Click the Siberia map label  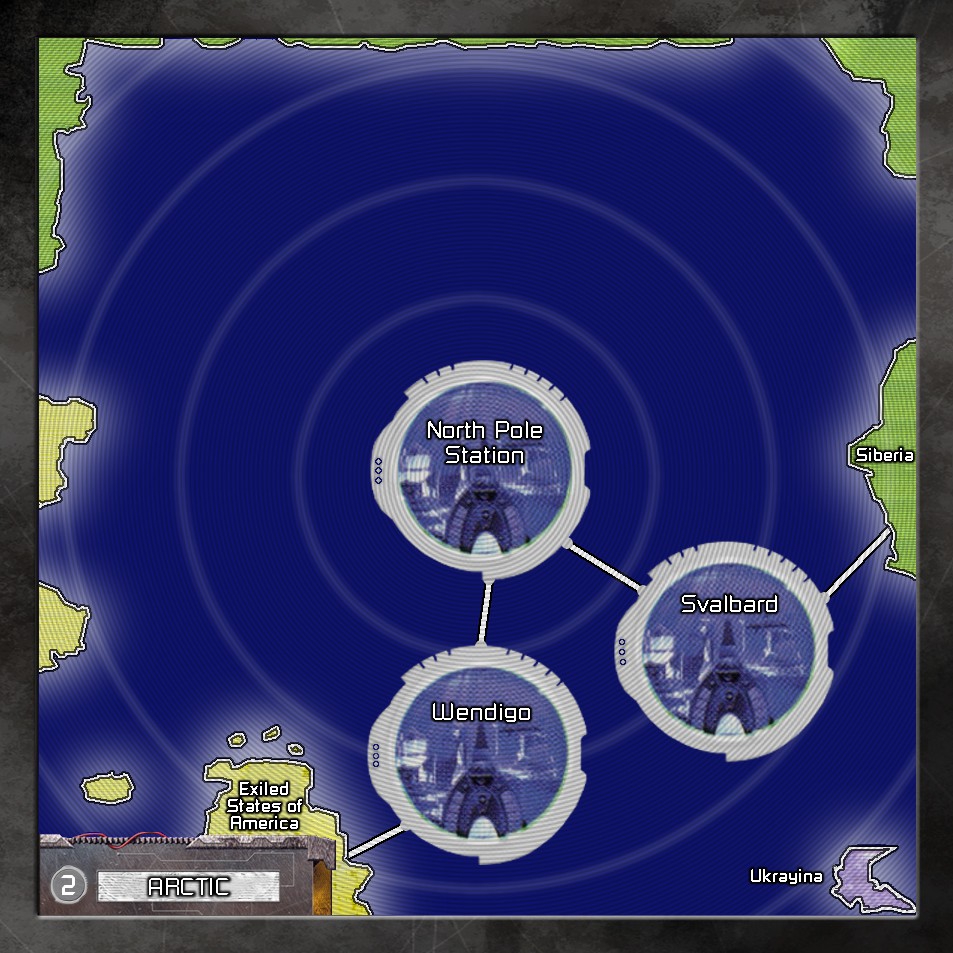pyautogui.click(x=884, y=455)
